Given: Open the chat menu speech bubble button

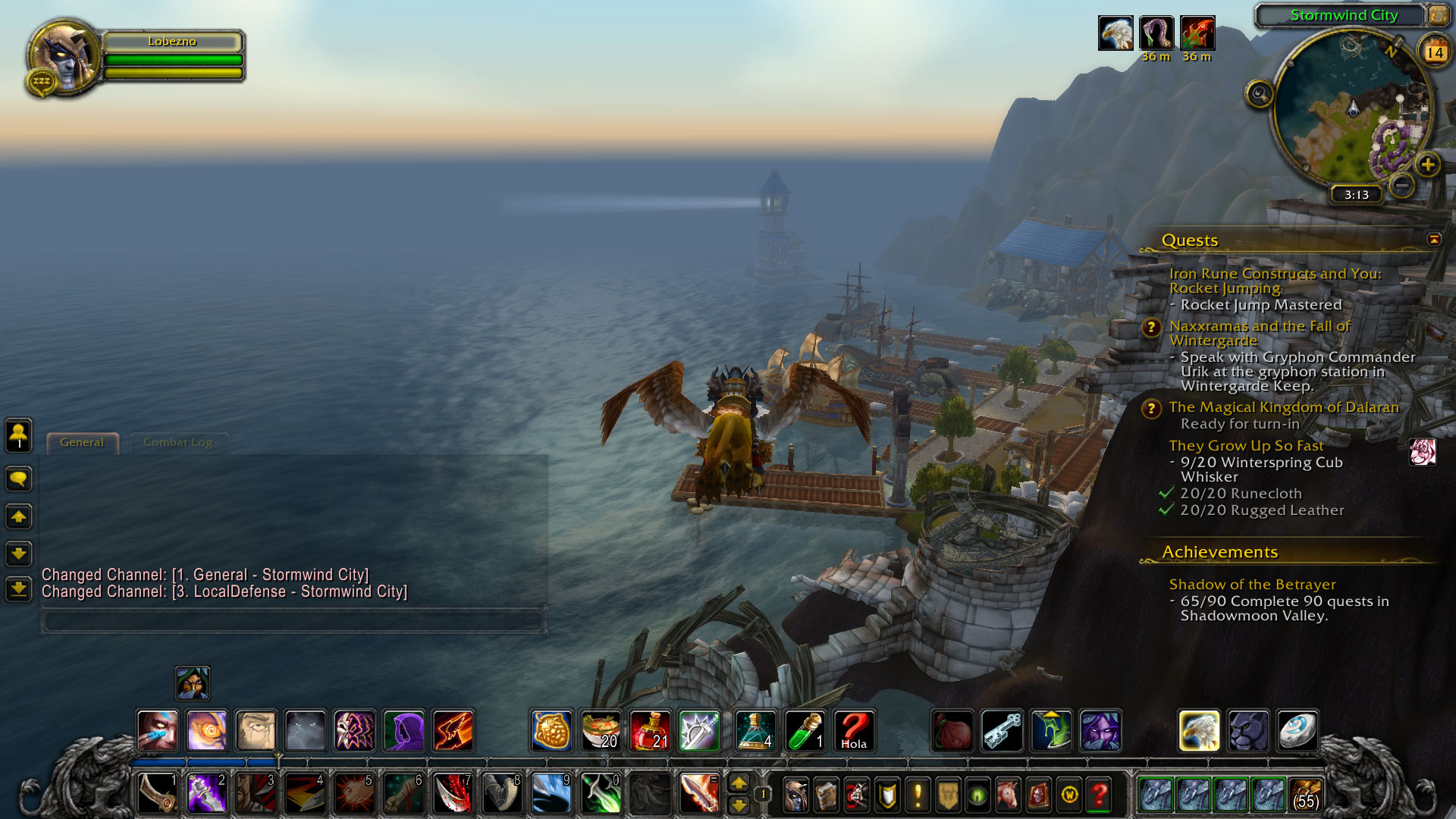Looking at the screenshot, I should click(19, 479).
